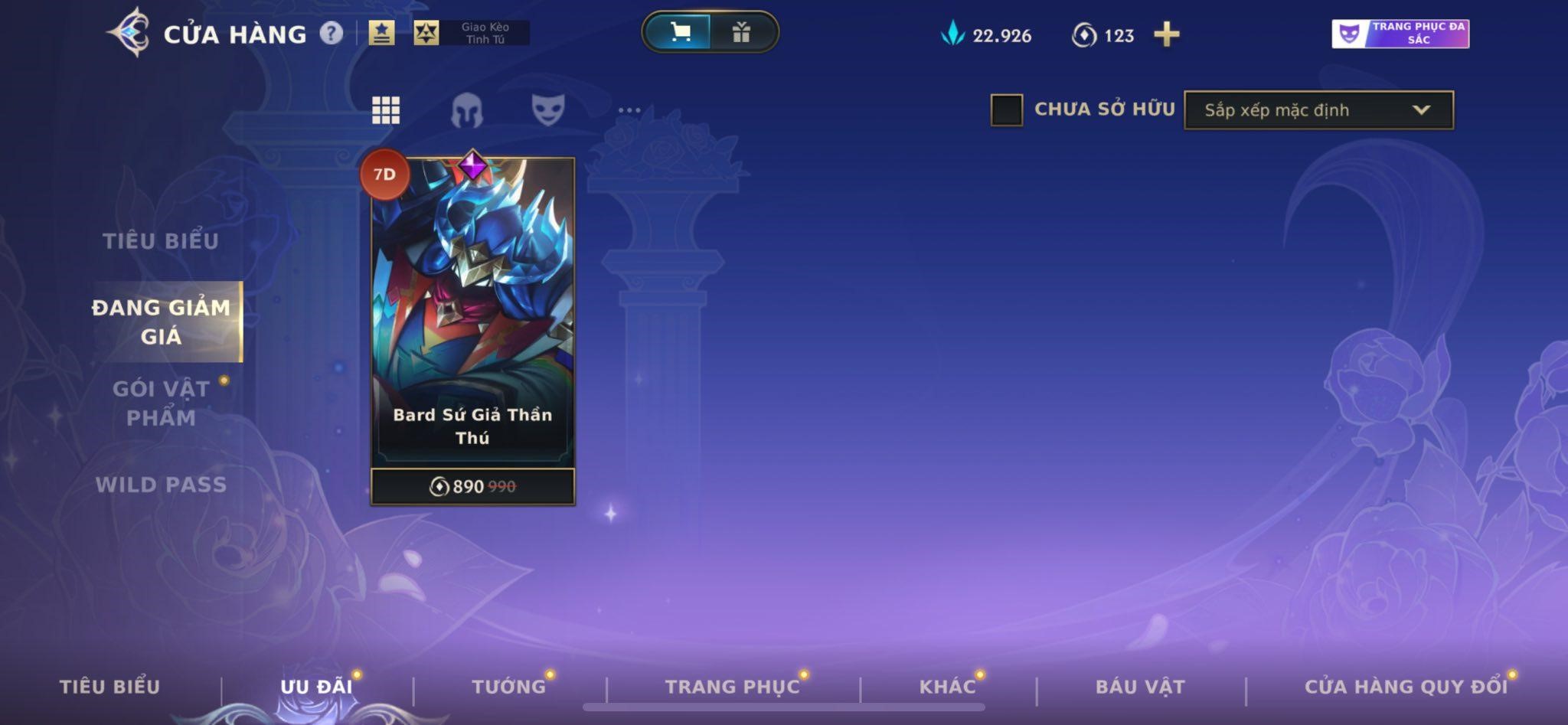Show all items with grid filter
Image resolution: width=1568 pixels, height=725 pixels.
(x=386, y=110)
